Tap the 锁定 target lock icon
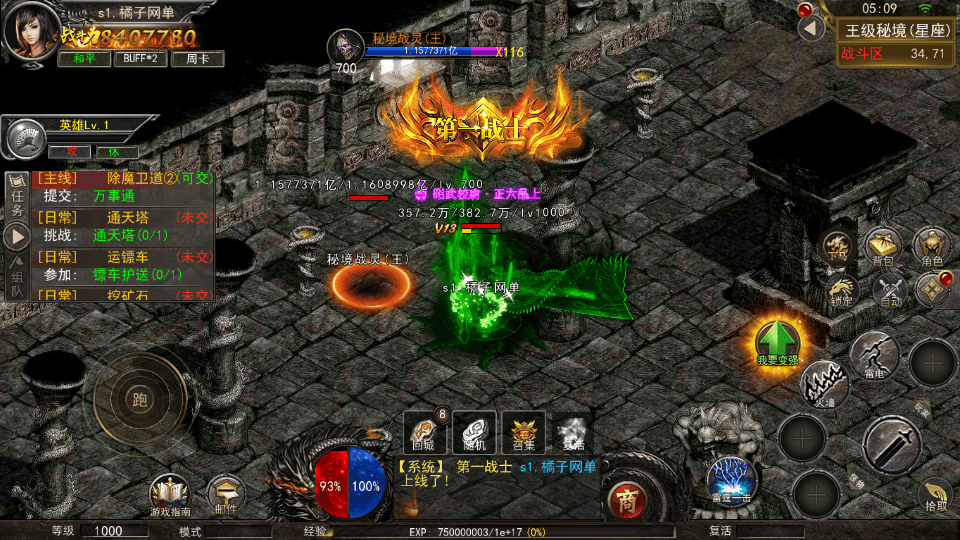The height and width of the screenshot is (540, 960). click(841, 290)
